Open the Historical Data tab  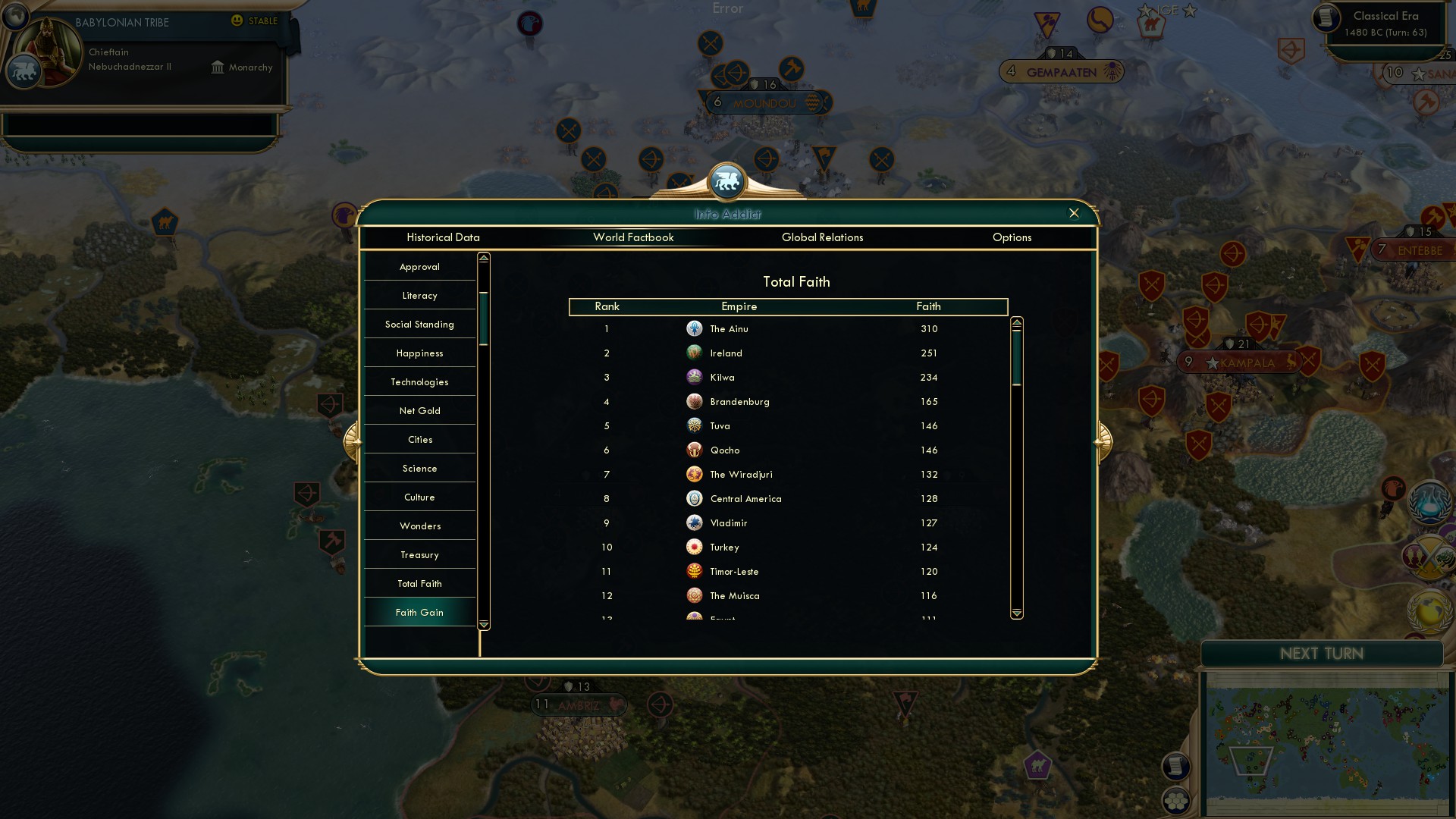point(444,237)
